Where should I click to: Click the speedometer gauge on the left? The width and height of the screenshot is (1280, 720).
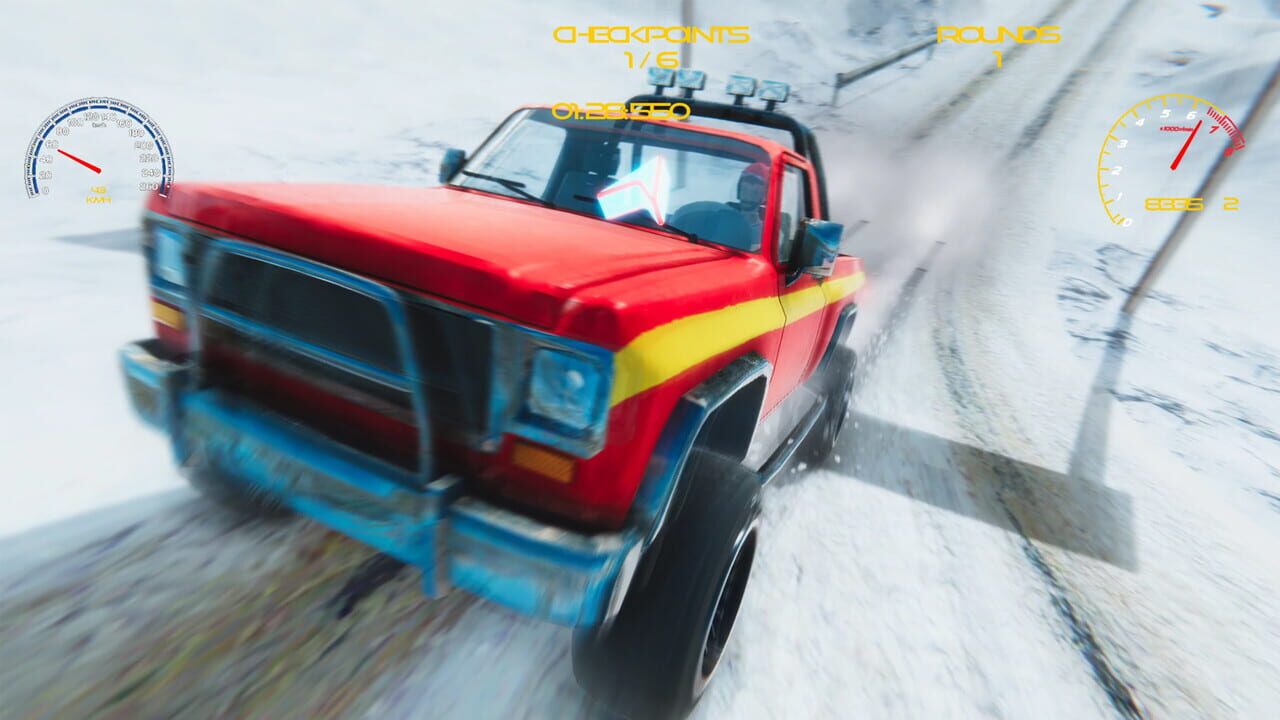[x=100, y=150]
